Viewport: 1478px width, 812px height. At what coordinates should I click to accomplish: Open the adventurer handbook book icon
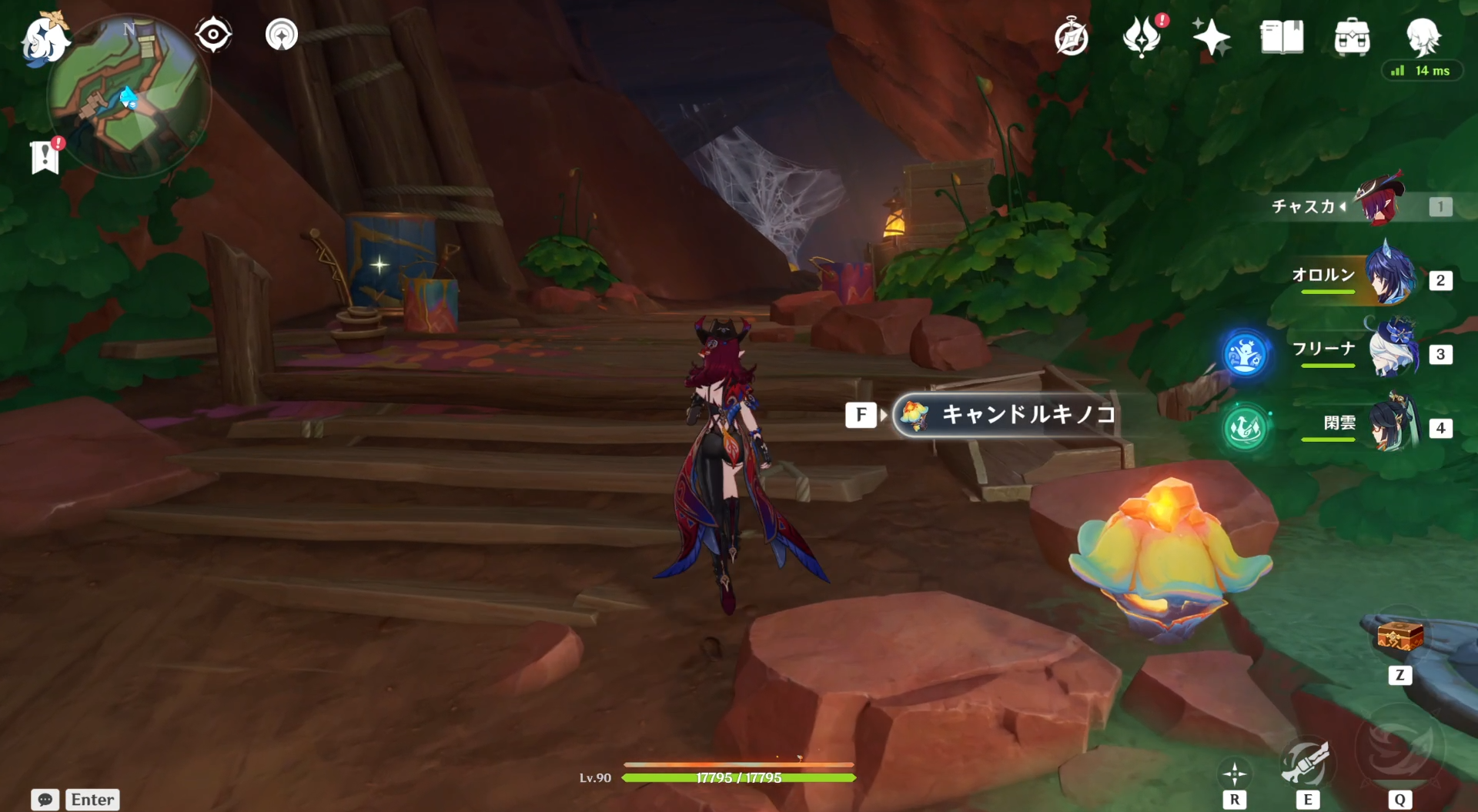1282,37
